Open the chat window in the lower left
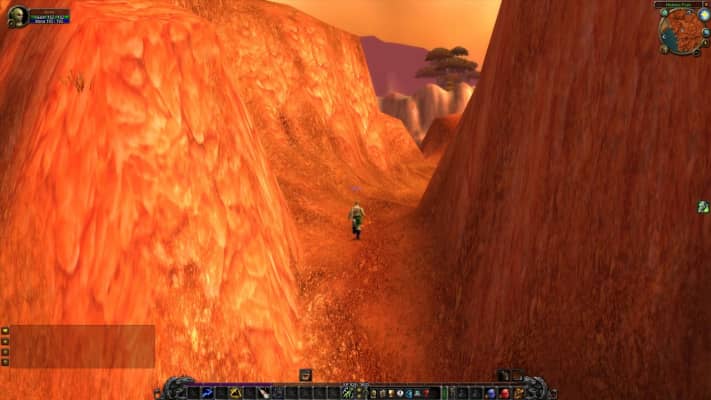The height and width of the screenshot is (400, 711). (x=82, y=346)
